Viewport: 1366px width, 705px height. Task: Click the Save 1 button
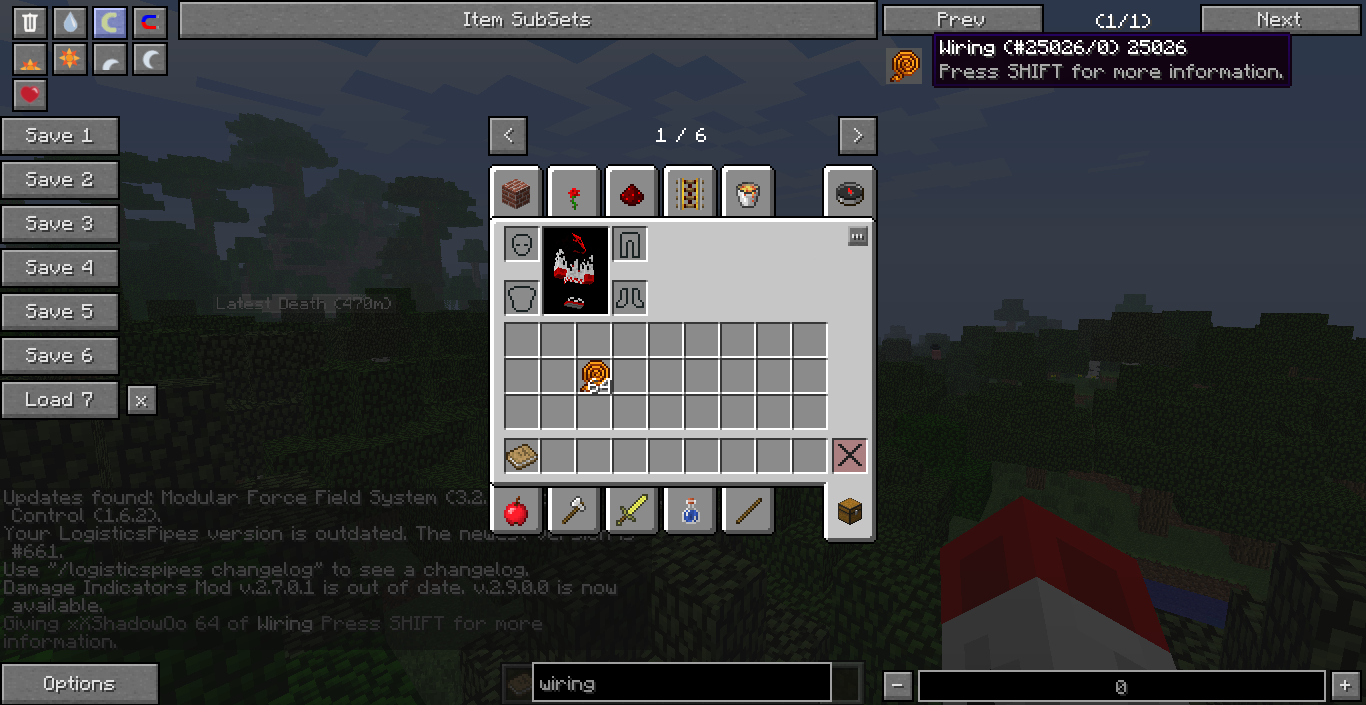pos(60,136)
